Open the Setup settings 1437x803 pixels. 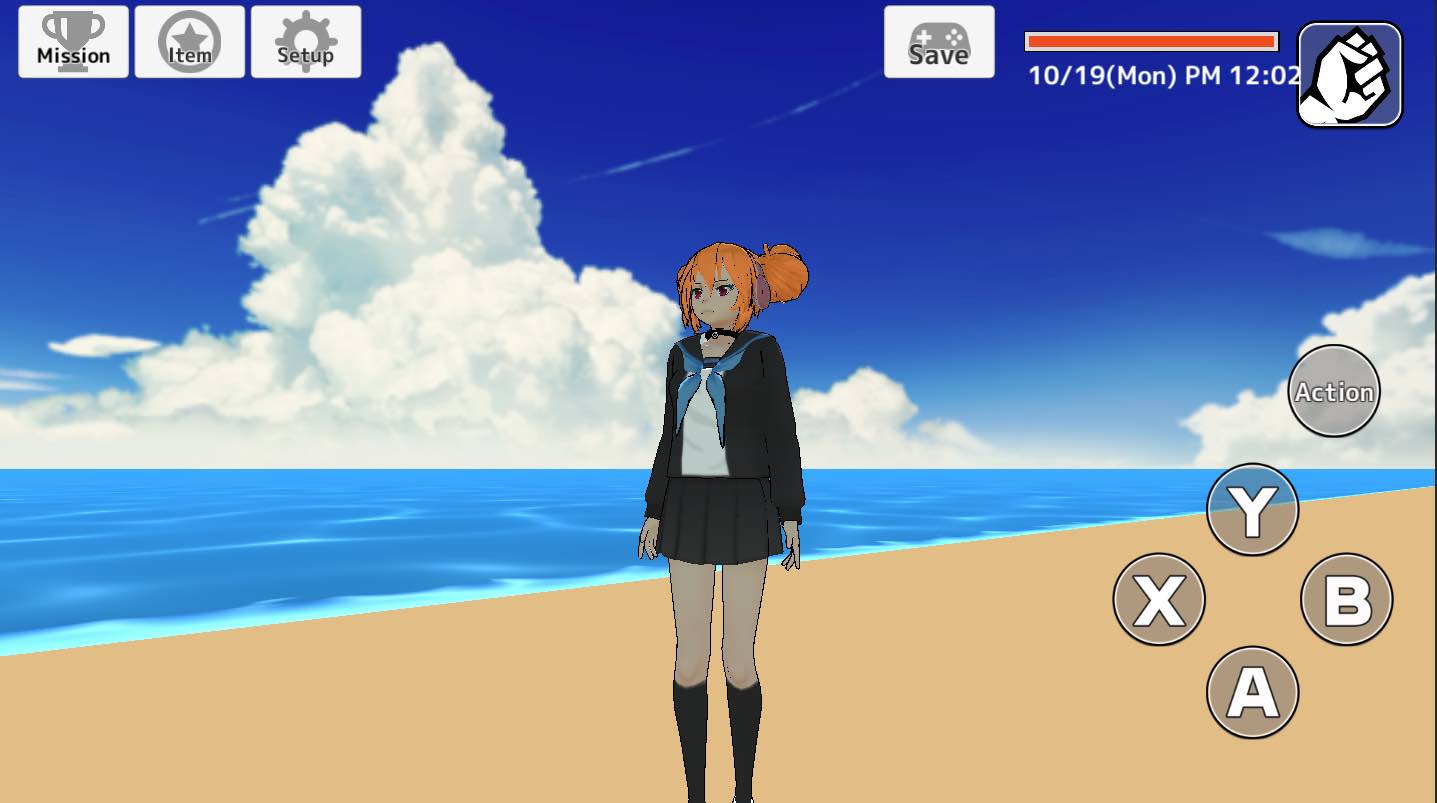[x=306, y=42]
